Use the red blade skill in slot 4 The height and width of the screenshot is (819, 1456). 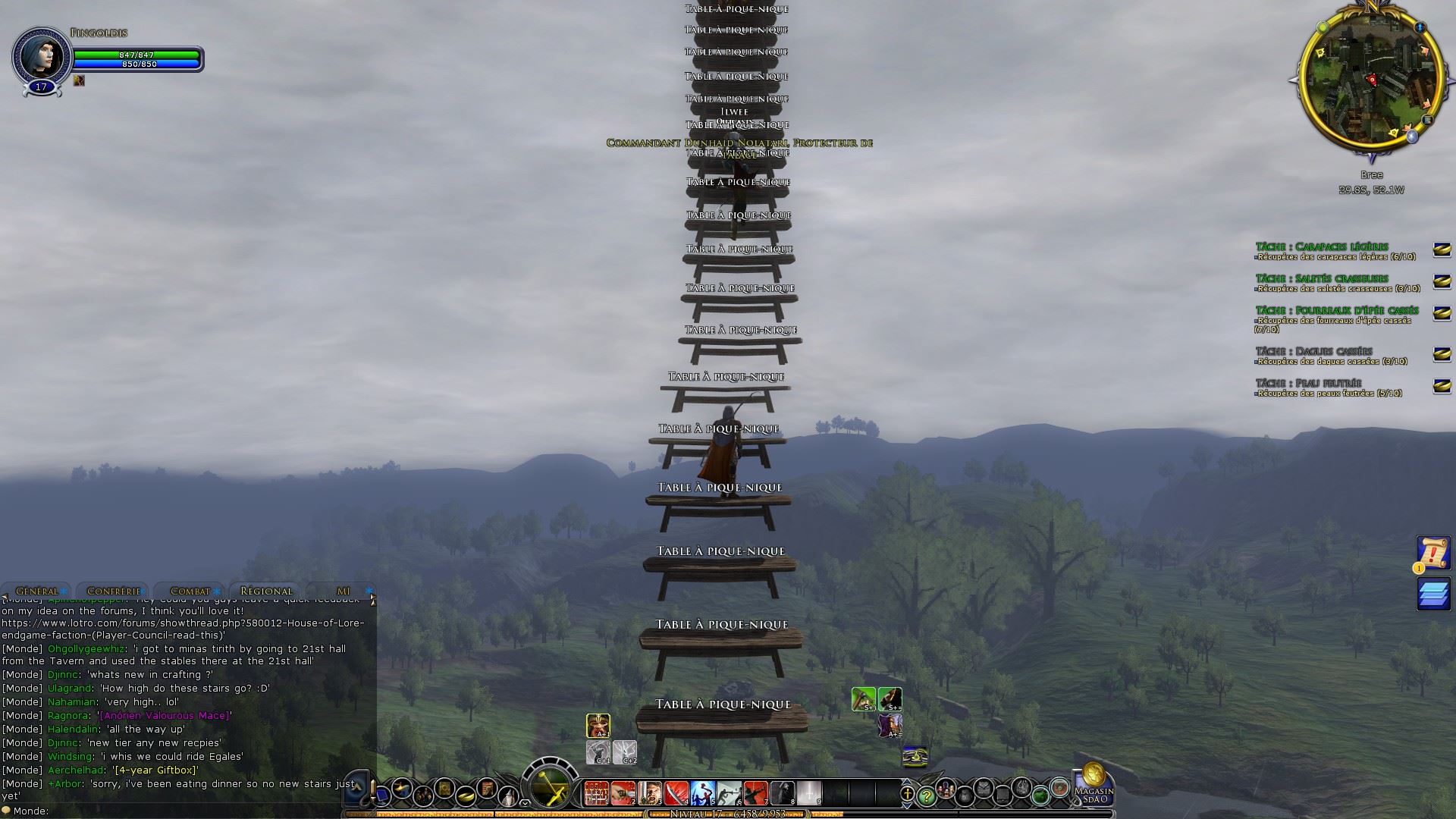coord(676,792)
